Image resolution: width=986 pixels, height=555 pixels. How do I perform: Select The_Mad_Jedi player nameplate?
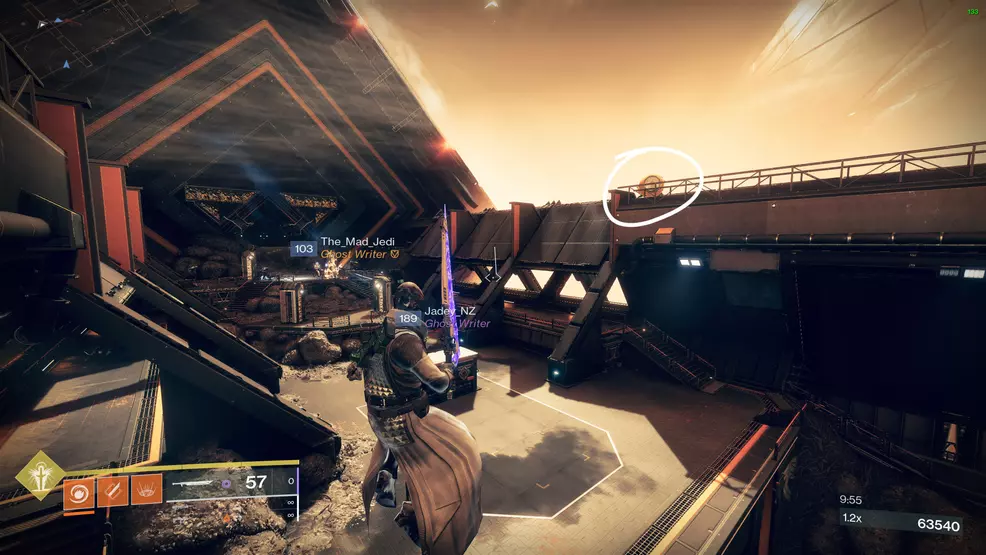[344, 244]
